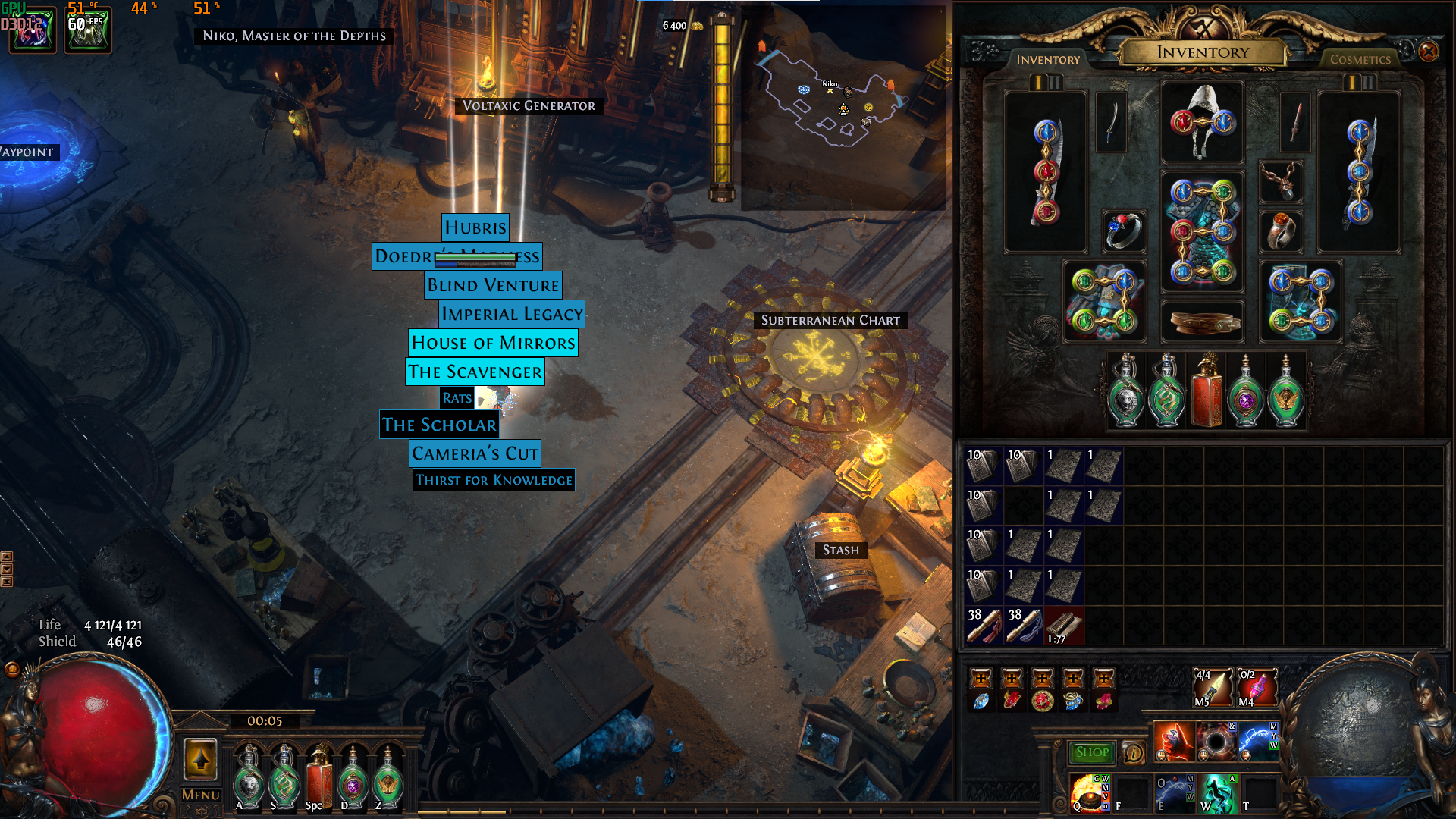Select the equipped hooded helmet slot
This screenshot has height=819, width=1456.
pyautogui.click(x=1203, y=122)
